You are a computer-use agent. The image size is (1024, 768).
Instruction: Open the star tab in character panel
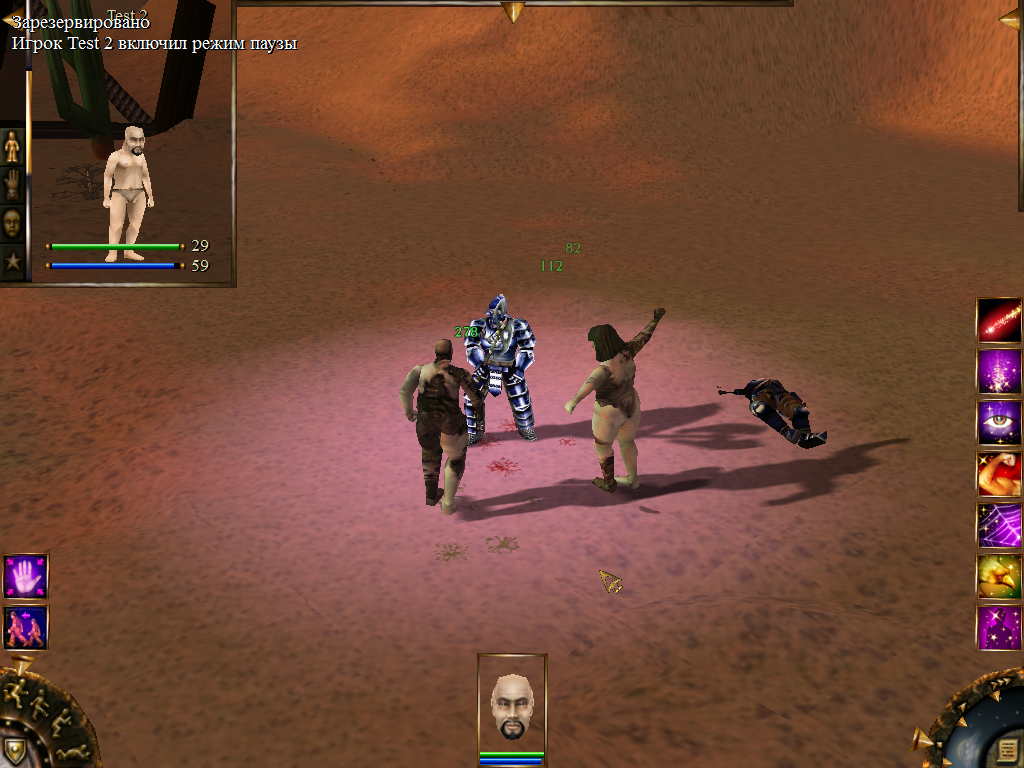coord(12,262)
